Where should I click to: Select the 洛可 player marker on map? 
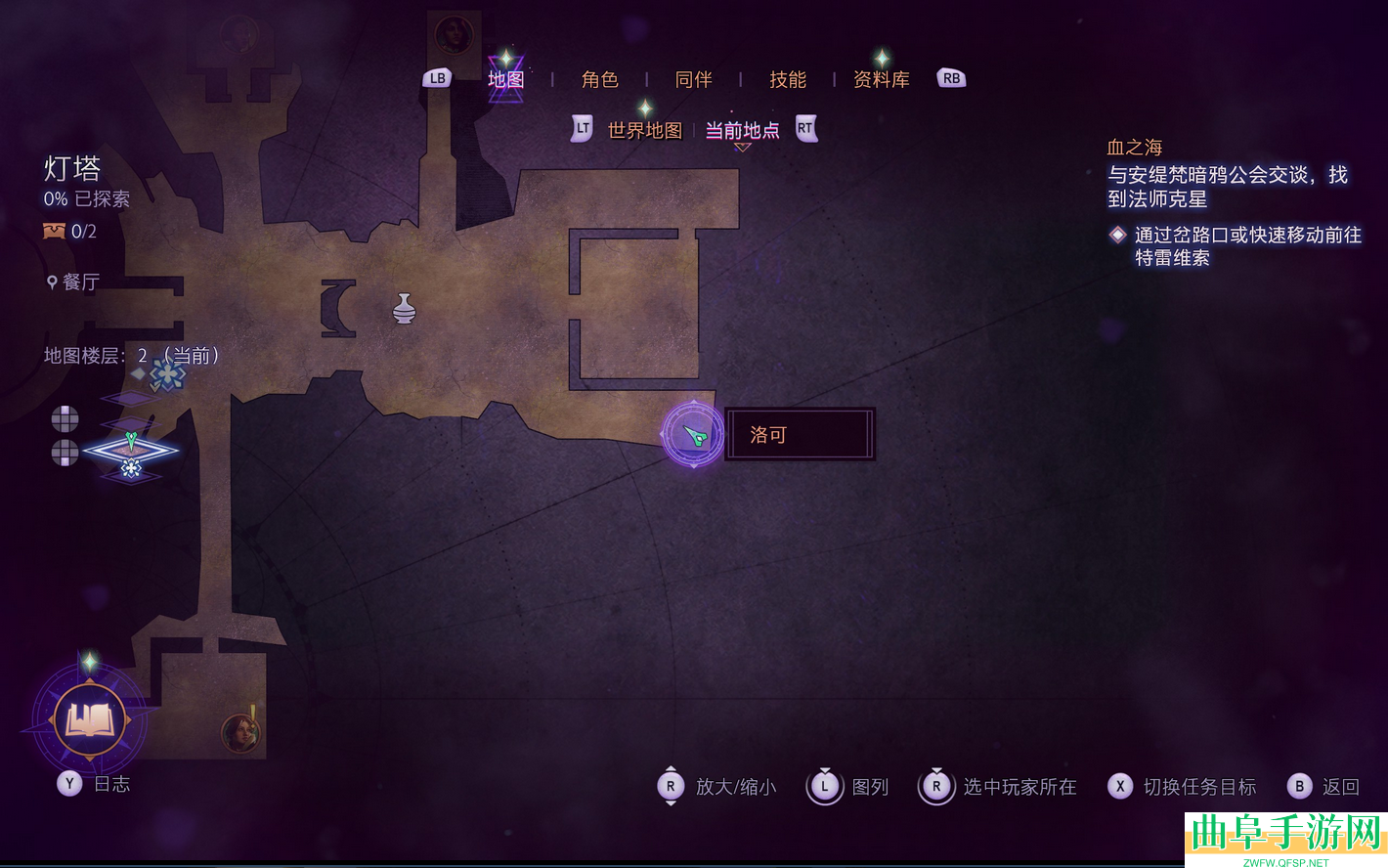694,435
